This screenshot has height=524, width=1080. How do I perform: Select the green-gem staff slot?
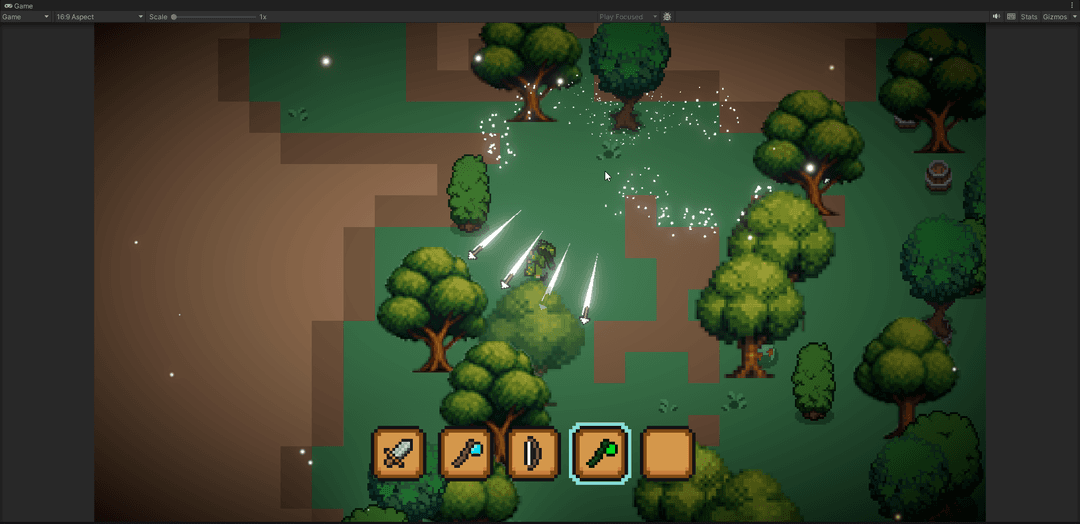coord(600,454)
